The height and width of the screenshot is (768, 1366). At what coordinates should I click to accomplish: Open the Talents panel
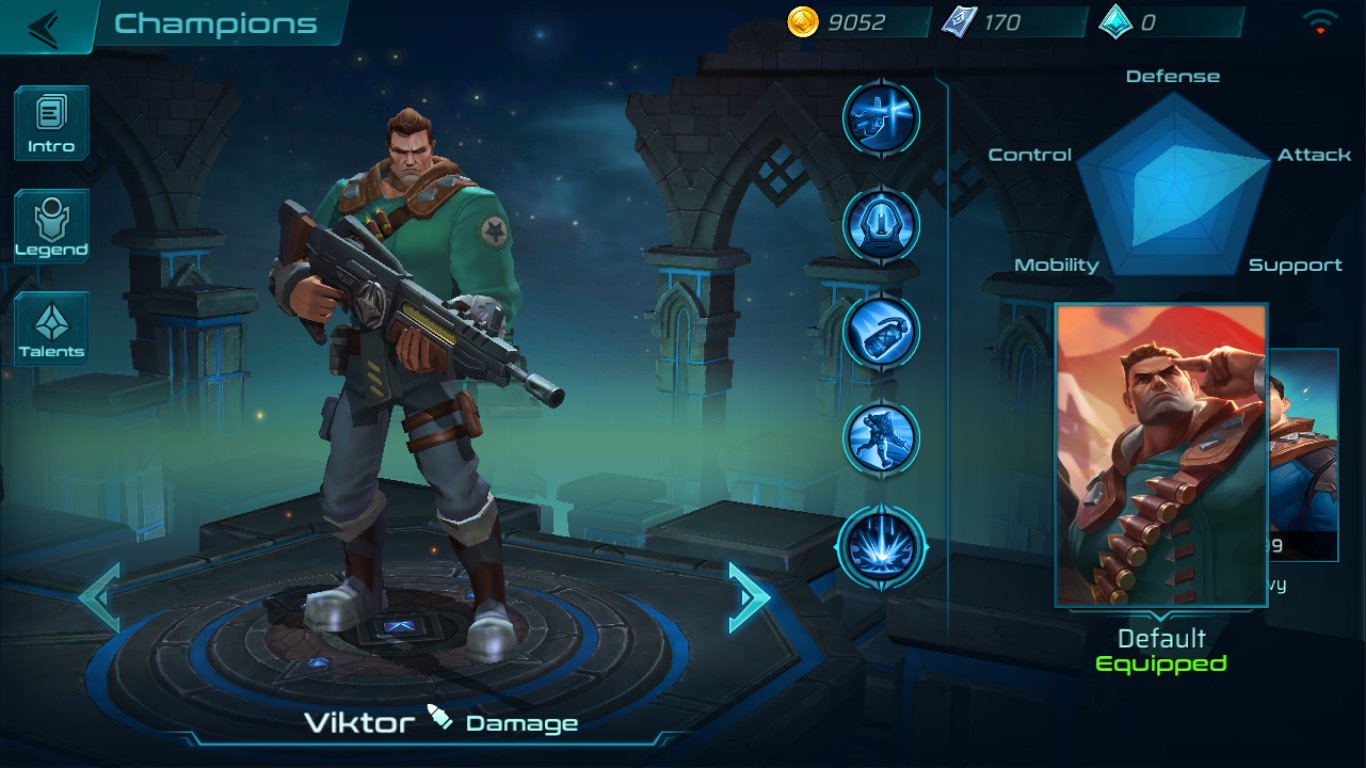coord(51,327)
